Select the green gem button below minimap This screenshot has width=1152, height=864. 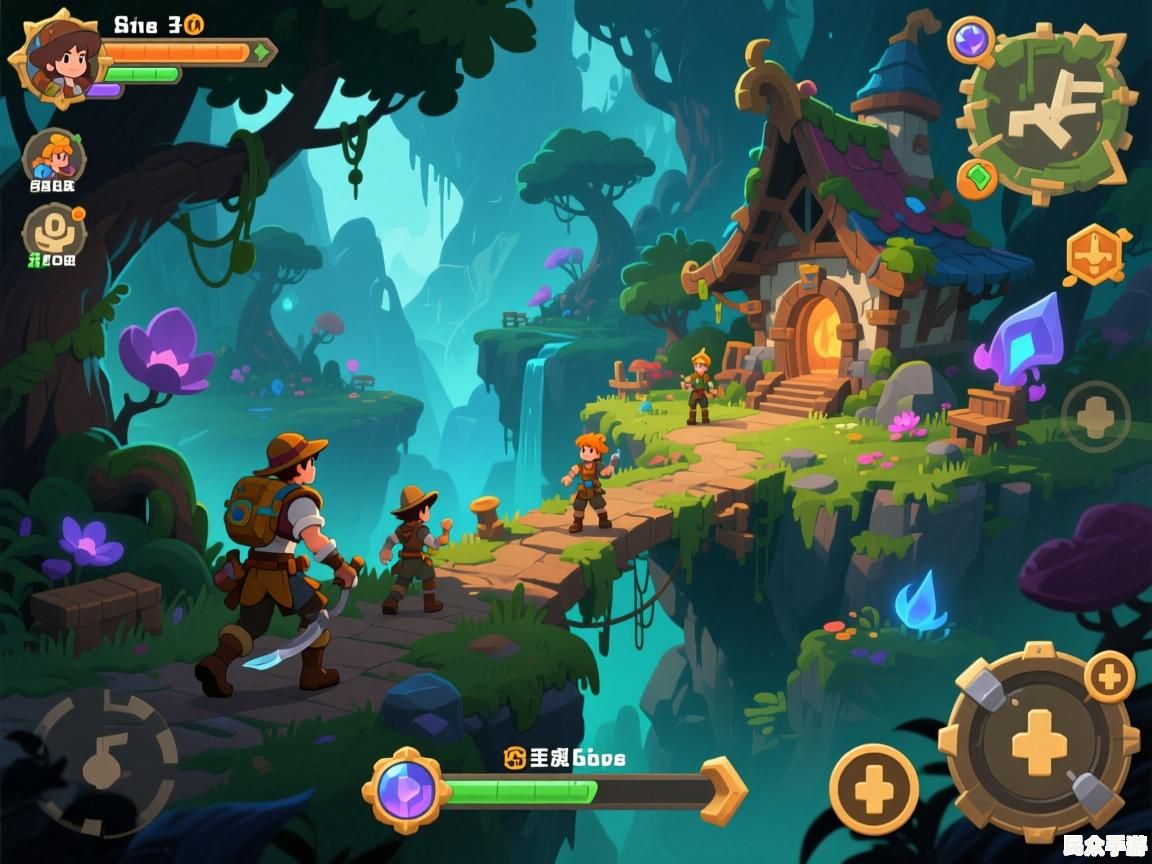pyautogui.click(x=977, y=179)
